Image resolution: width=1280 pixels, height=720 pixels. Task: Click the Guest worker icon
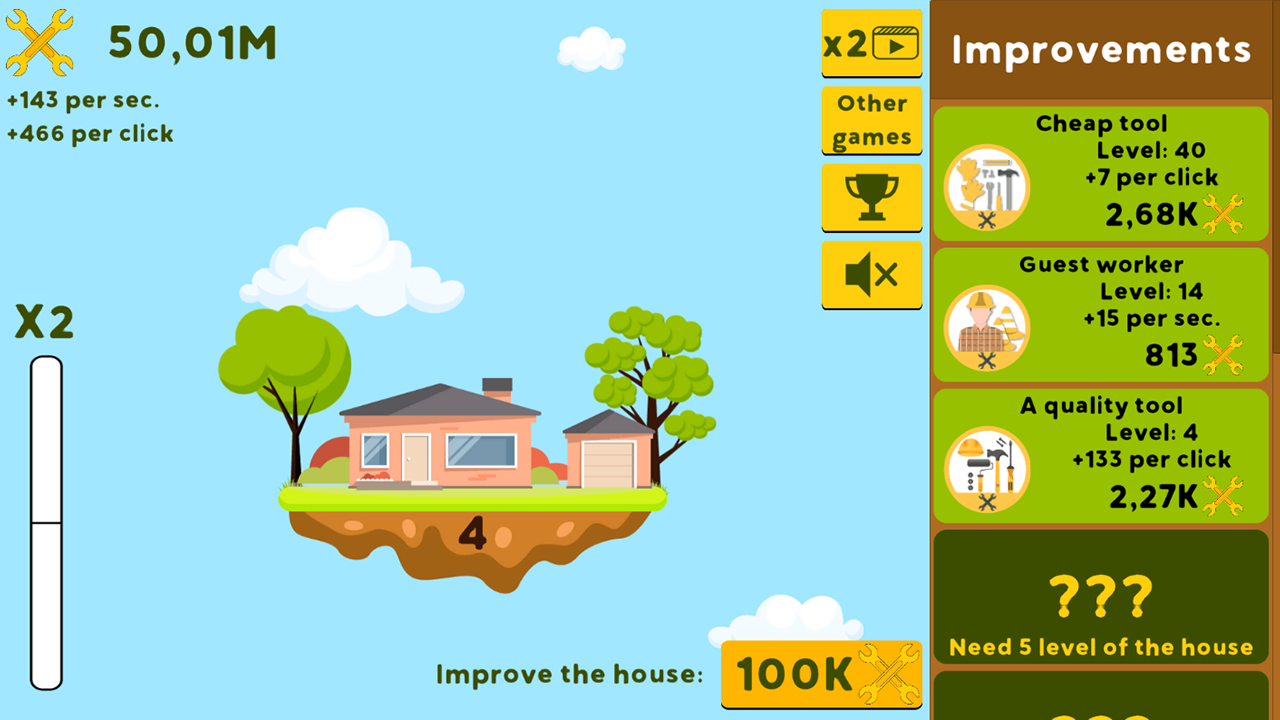(x=988, y=329)
